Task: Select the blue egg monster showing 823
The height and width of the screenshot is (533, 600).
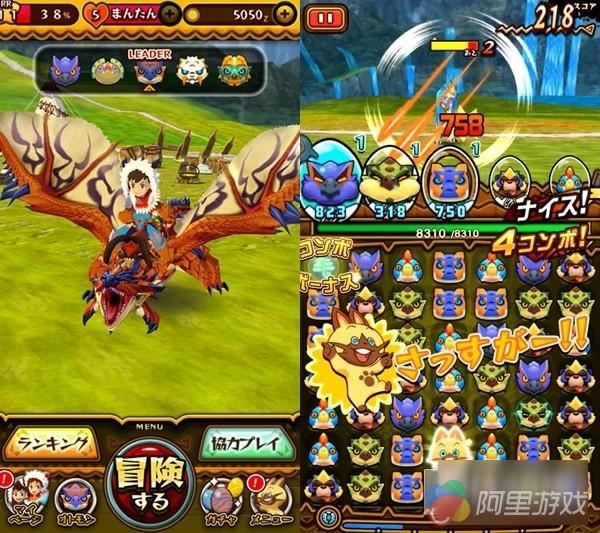Action: [330, 176]
